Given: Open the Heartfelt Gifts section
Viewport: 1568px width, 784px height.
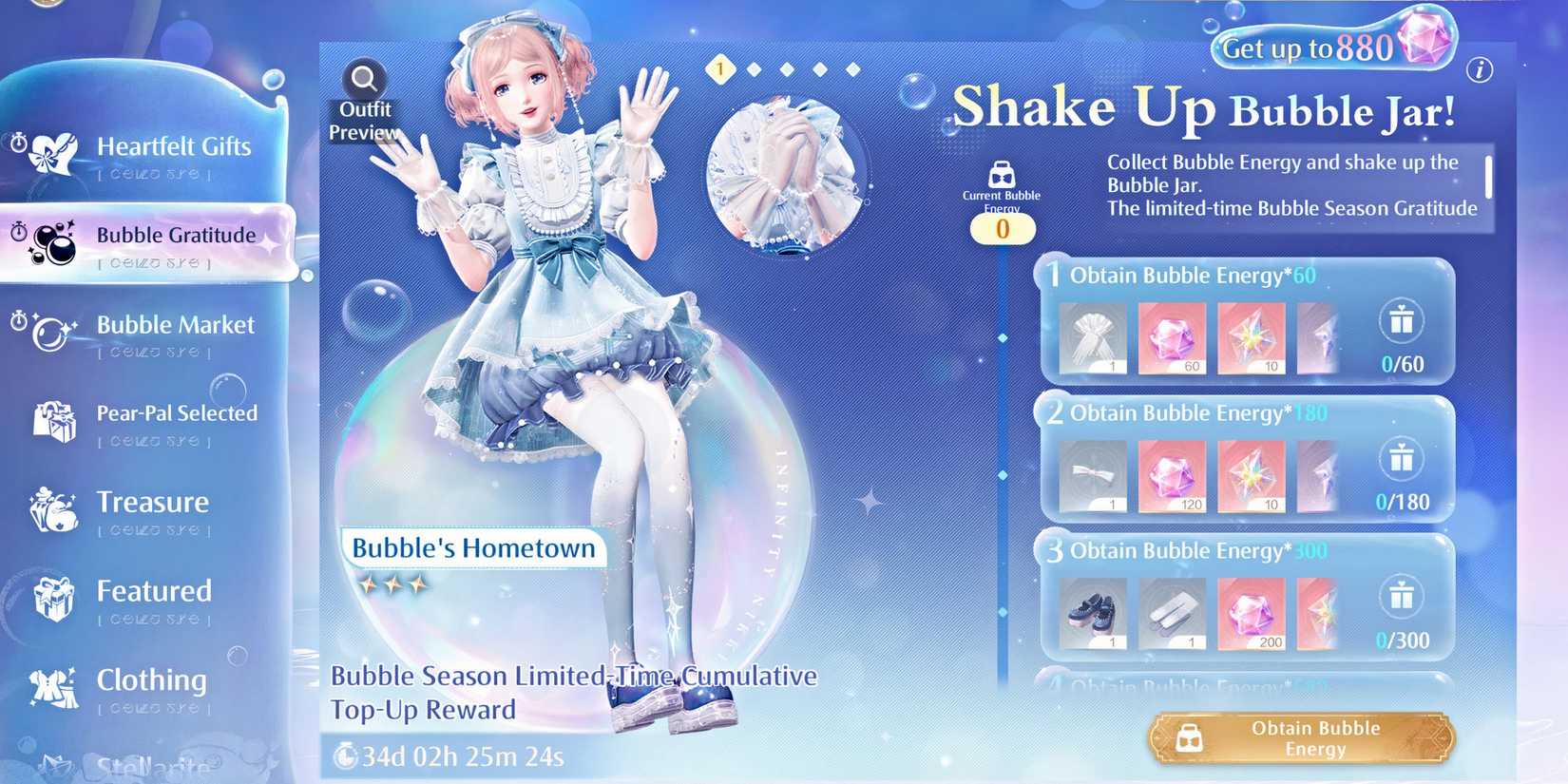Looking at the screenshot, I should coord(174,147).
